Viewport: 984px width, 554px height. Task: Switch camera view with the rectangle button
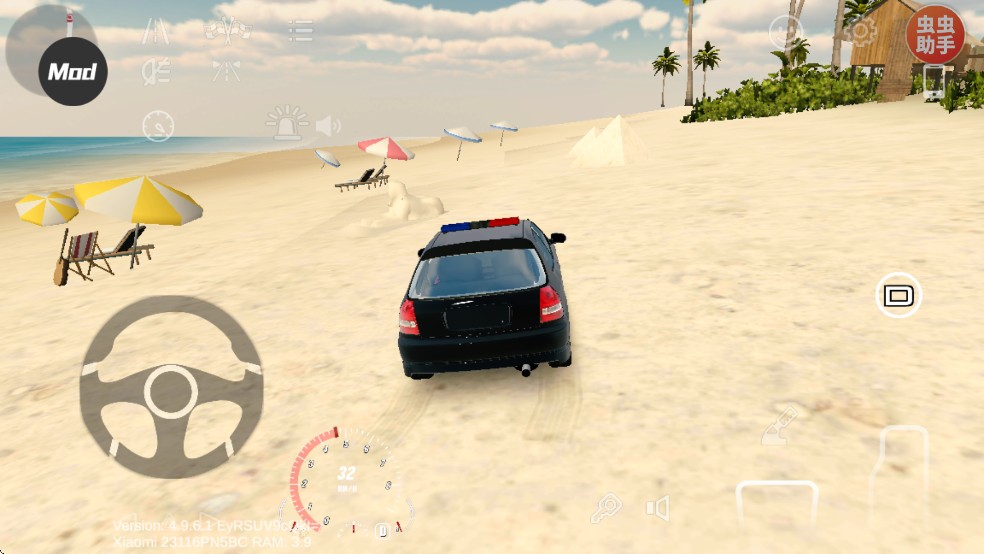coord(898,295)
